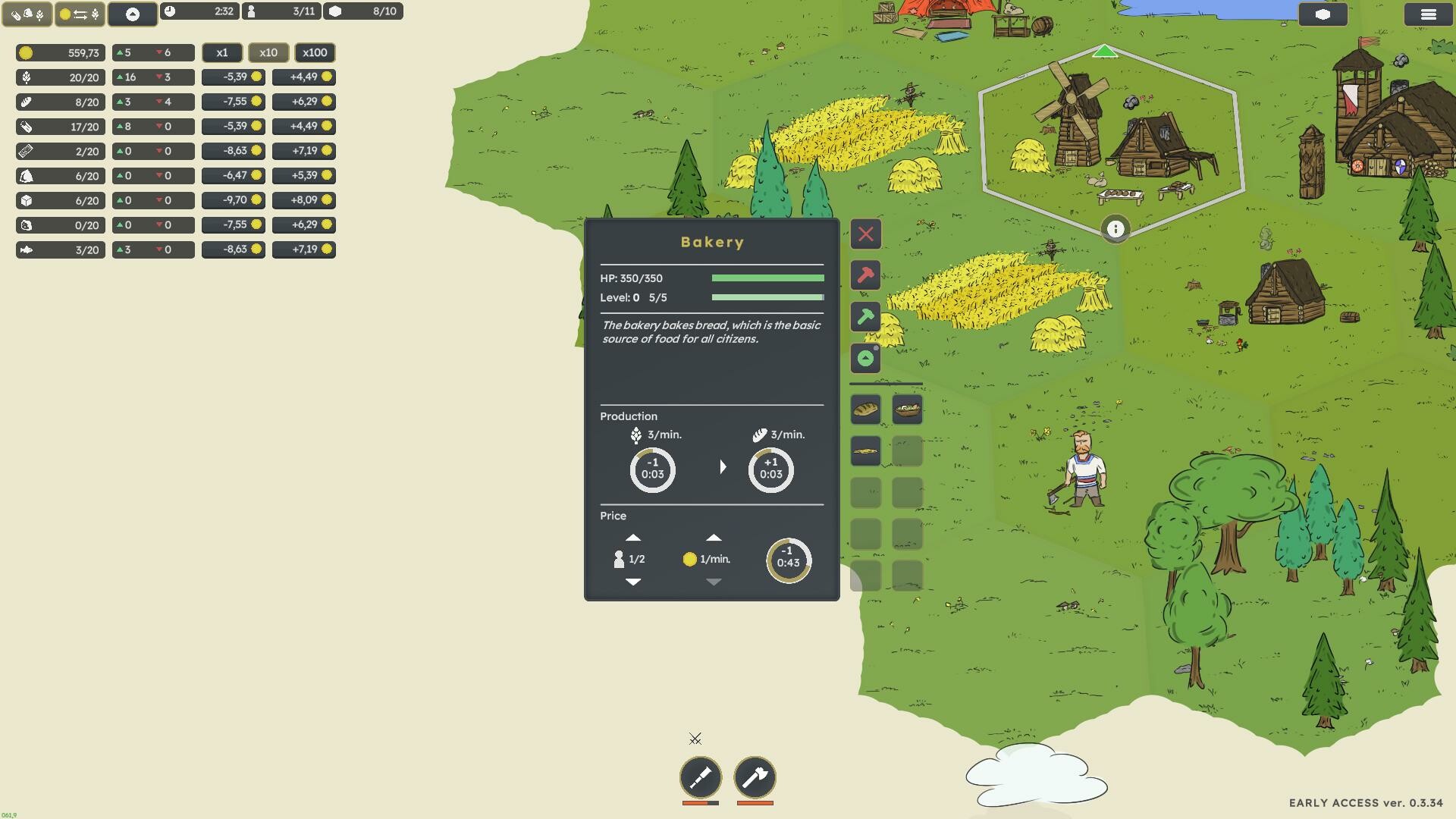The width and height of the screenshot is (1456, 819).
Task: Select the food bowl recipe icon
Action: [908, 409]
